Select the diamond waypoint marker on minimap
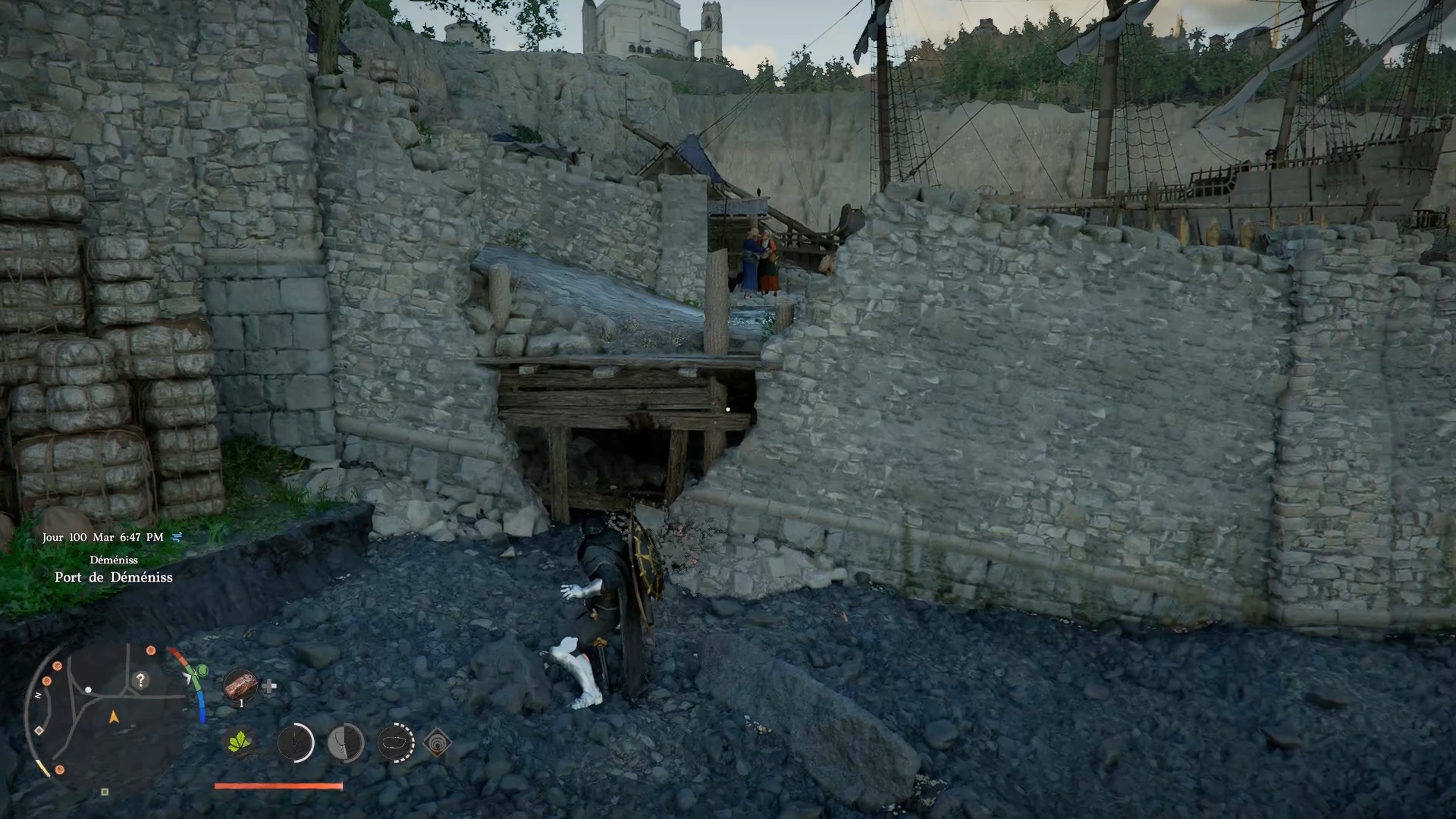This screenshot has height=819, width=1456. [x=39, y=730]
